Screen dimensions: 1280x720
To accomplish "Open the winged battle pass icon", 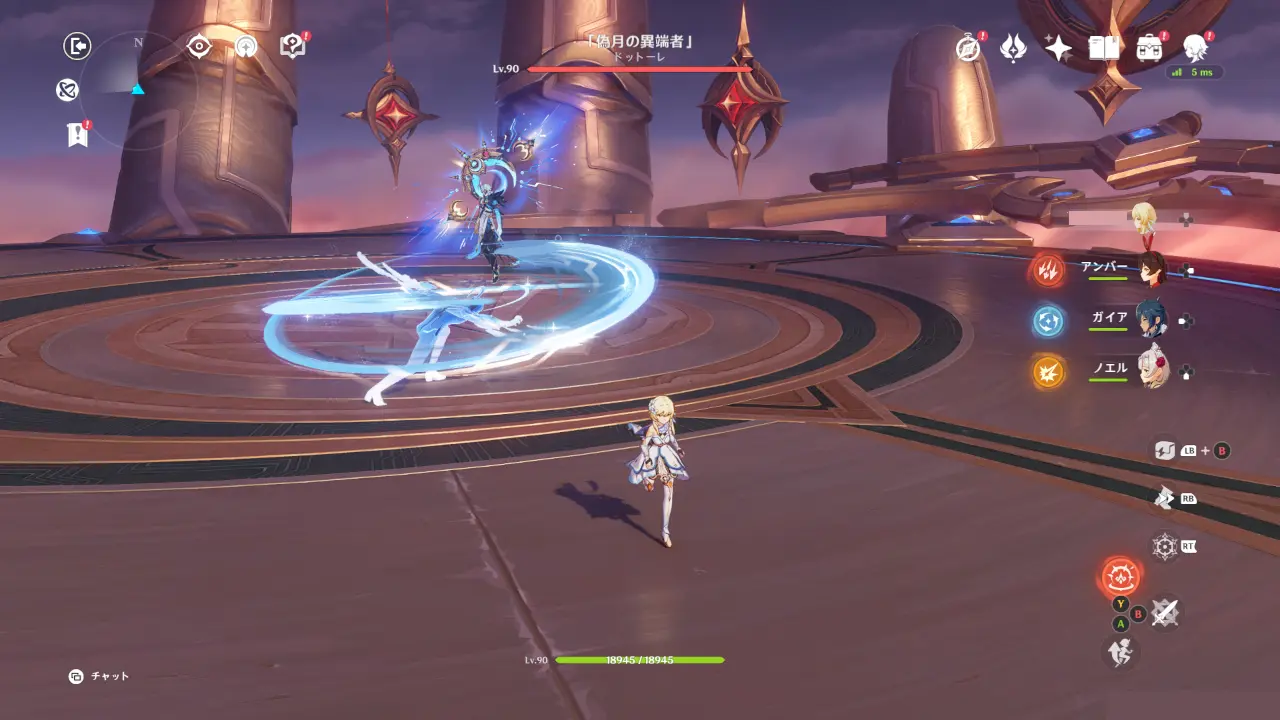I will pyautogui.click(x=1013, y=48).
